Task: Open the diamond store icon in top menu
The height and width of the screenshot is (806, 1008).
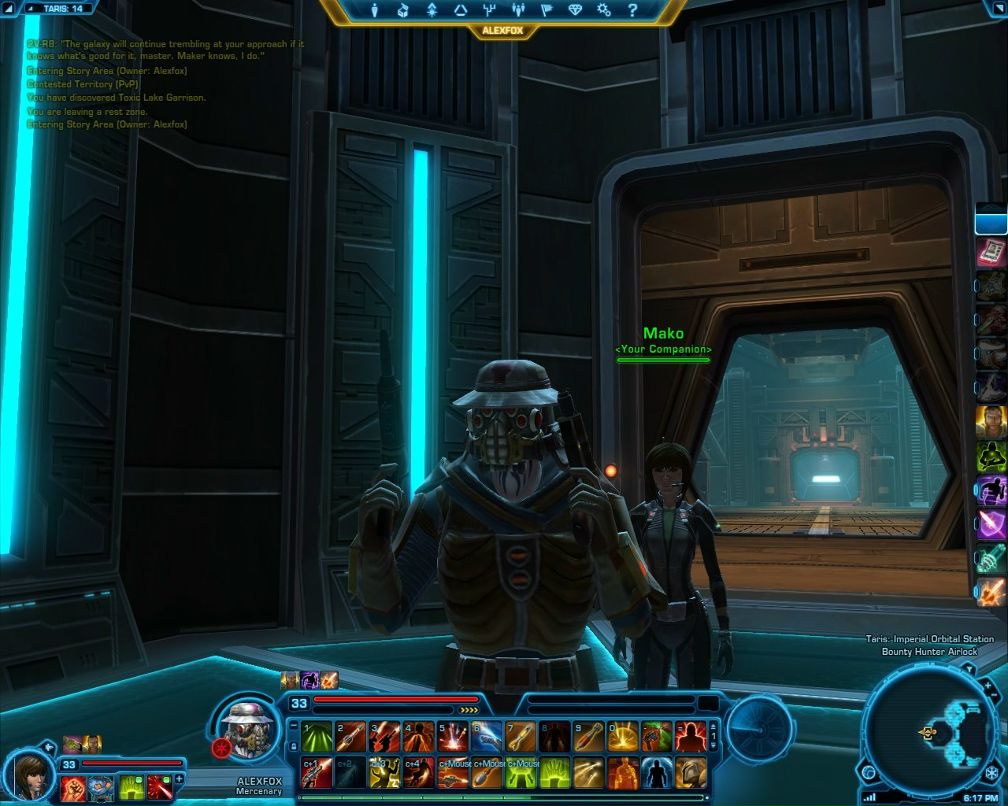Action: pyautogui.click(x=576, y=11)
